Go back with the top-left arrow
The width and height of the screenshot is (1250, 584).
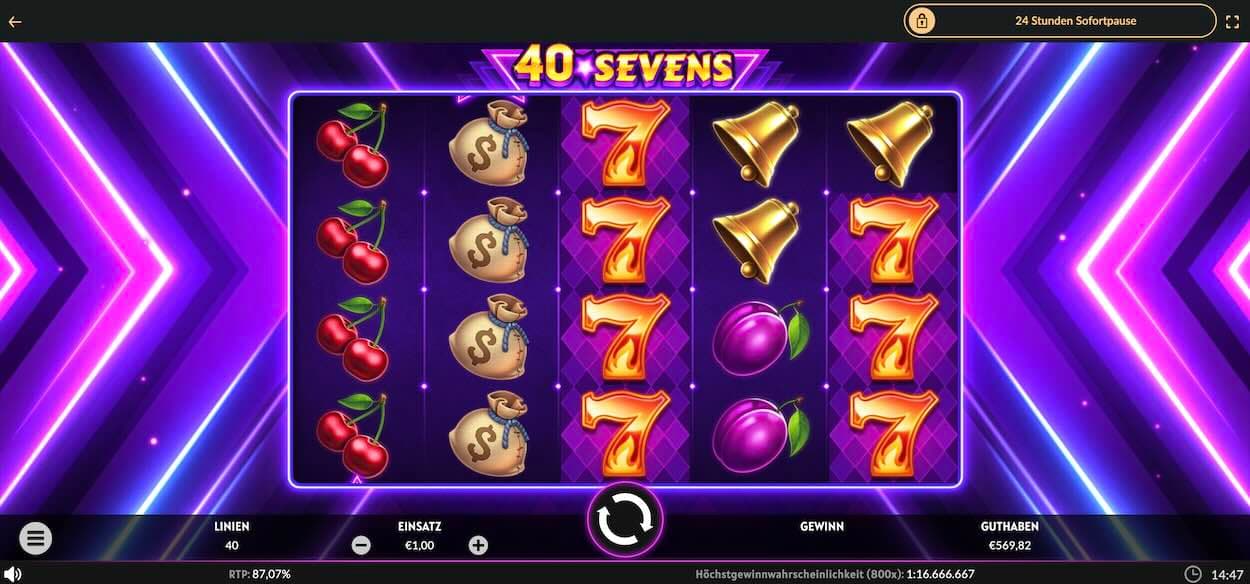click(15, 21)
